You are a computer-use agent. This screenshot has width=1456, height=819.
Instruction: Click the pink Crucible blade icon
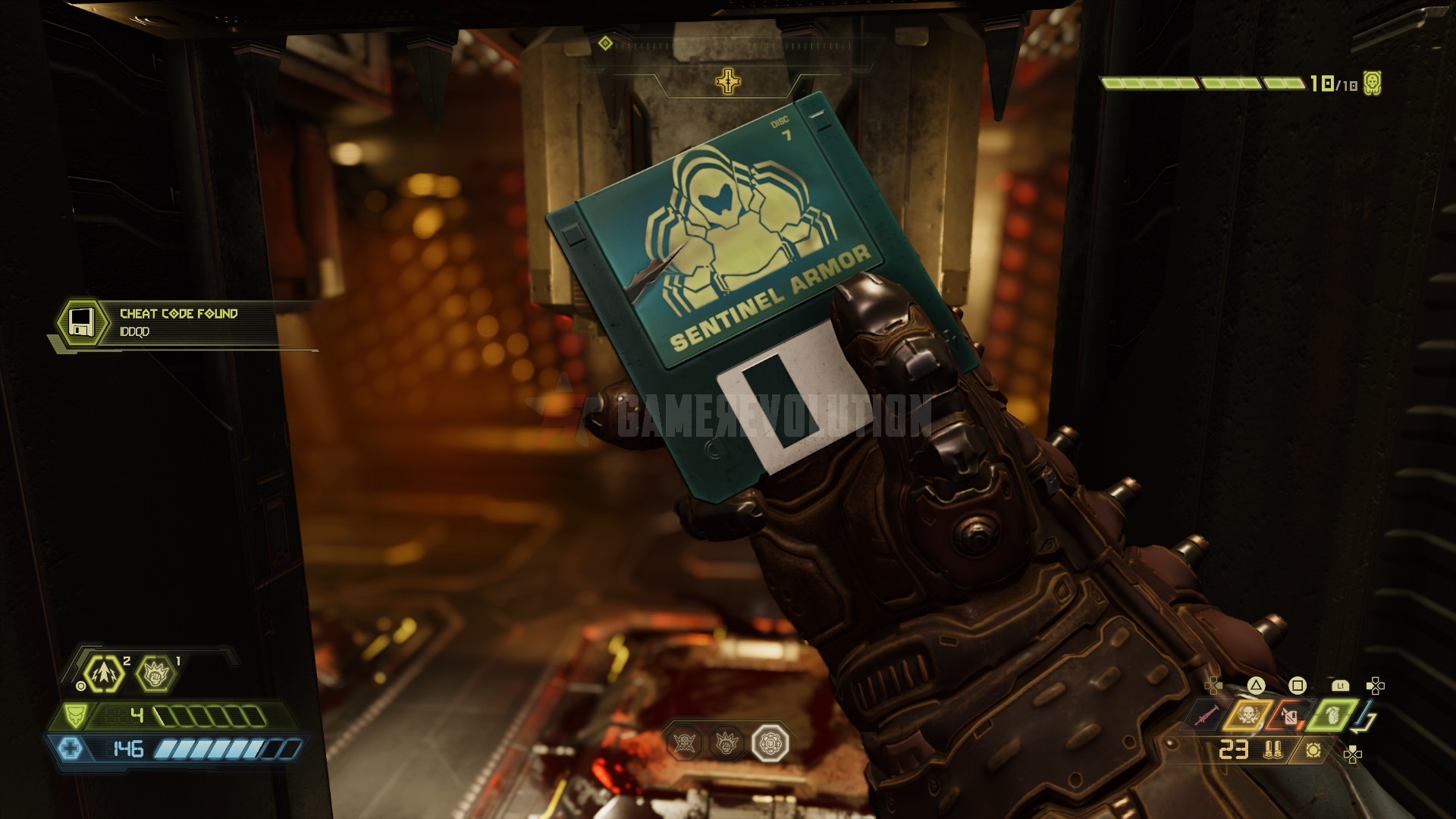pos(1208,715)
